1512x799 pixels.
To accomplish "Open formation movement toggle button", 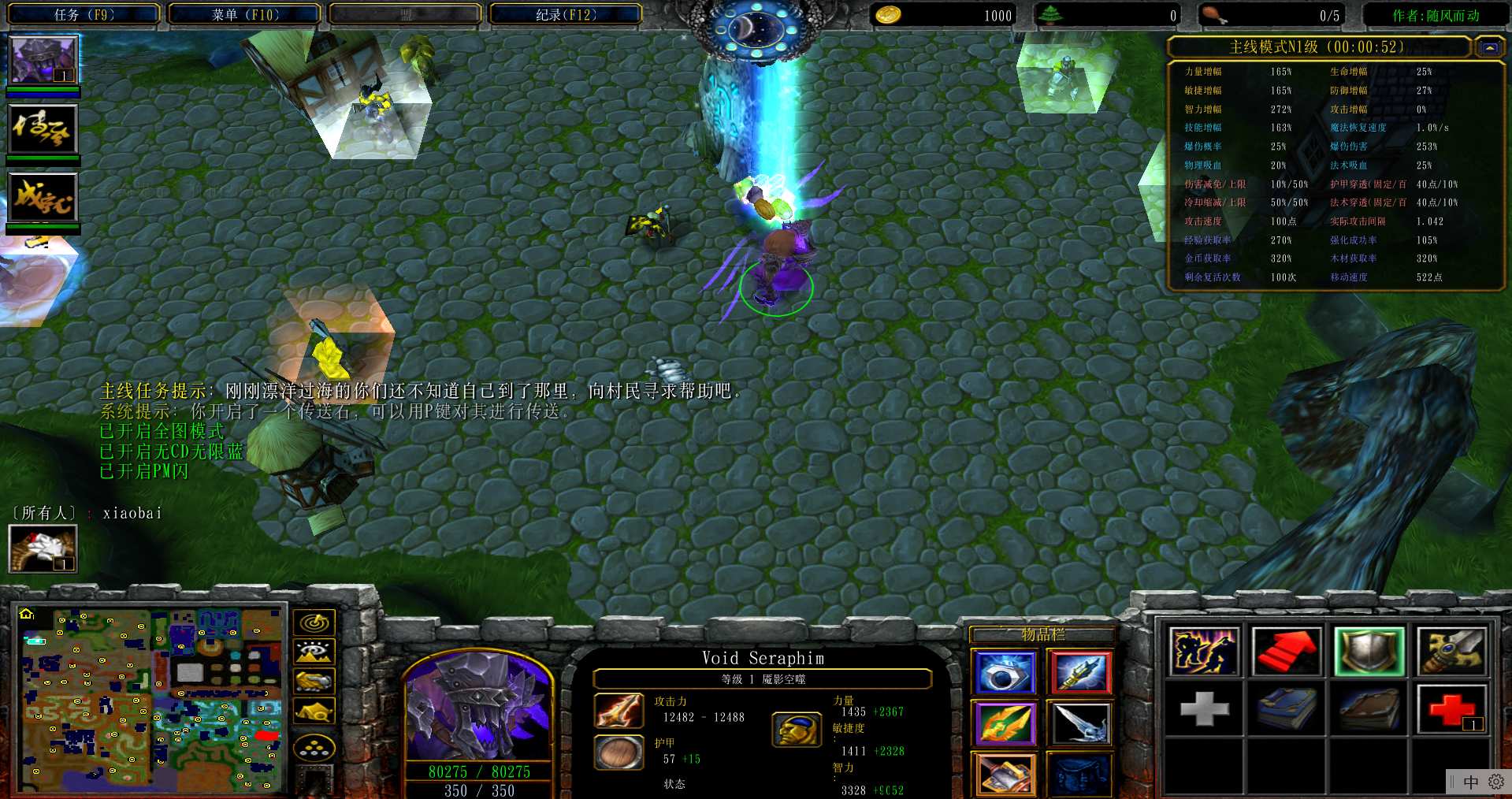I will point(314,748).
